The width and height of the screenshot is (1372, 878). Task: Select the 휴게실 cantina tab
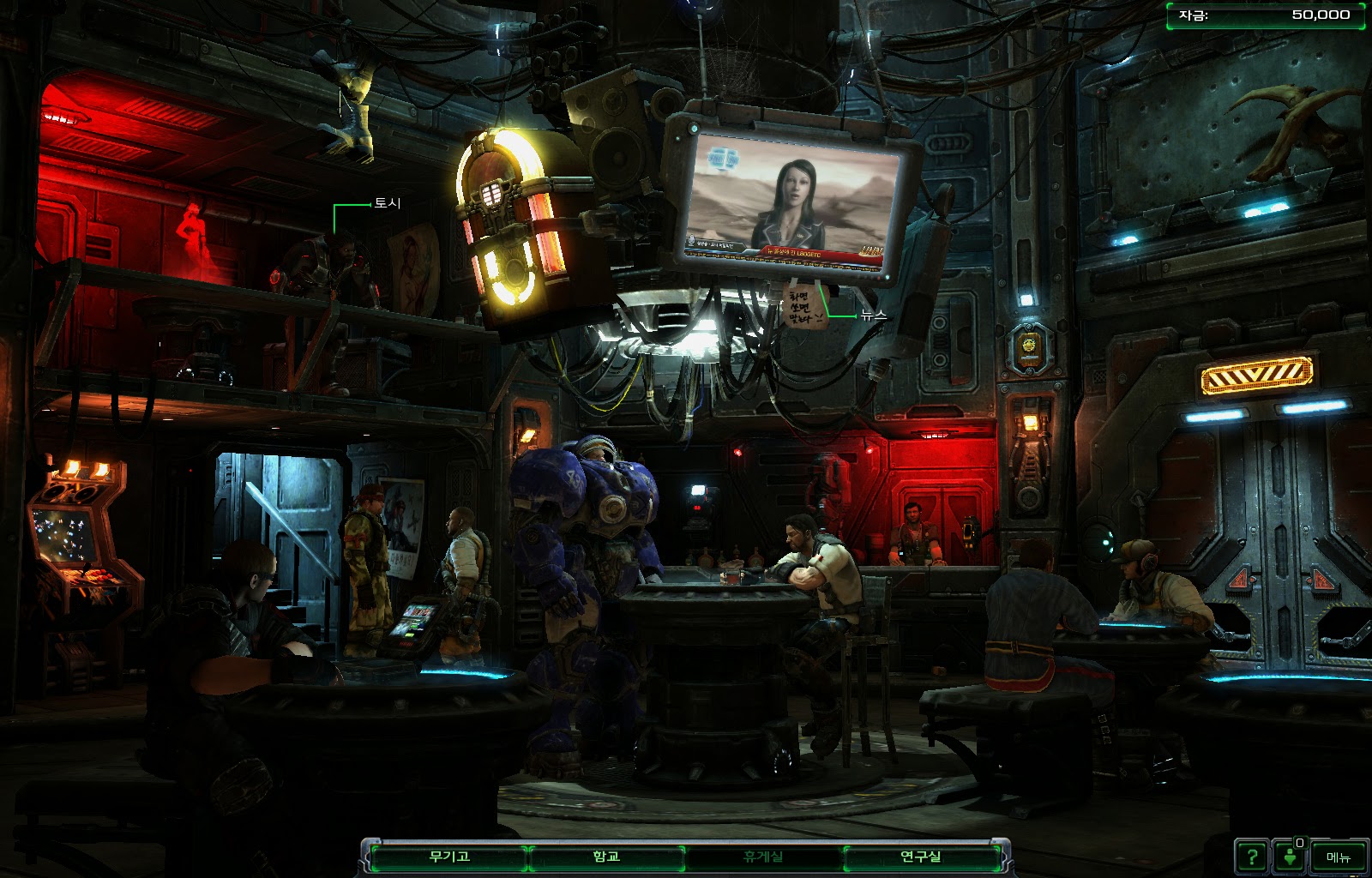click(x=763, y=857)
